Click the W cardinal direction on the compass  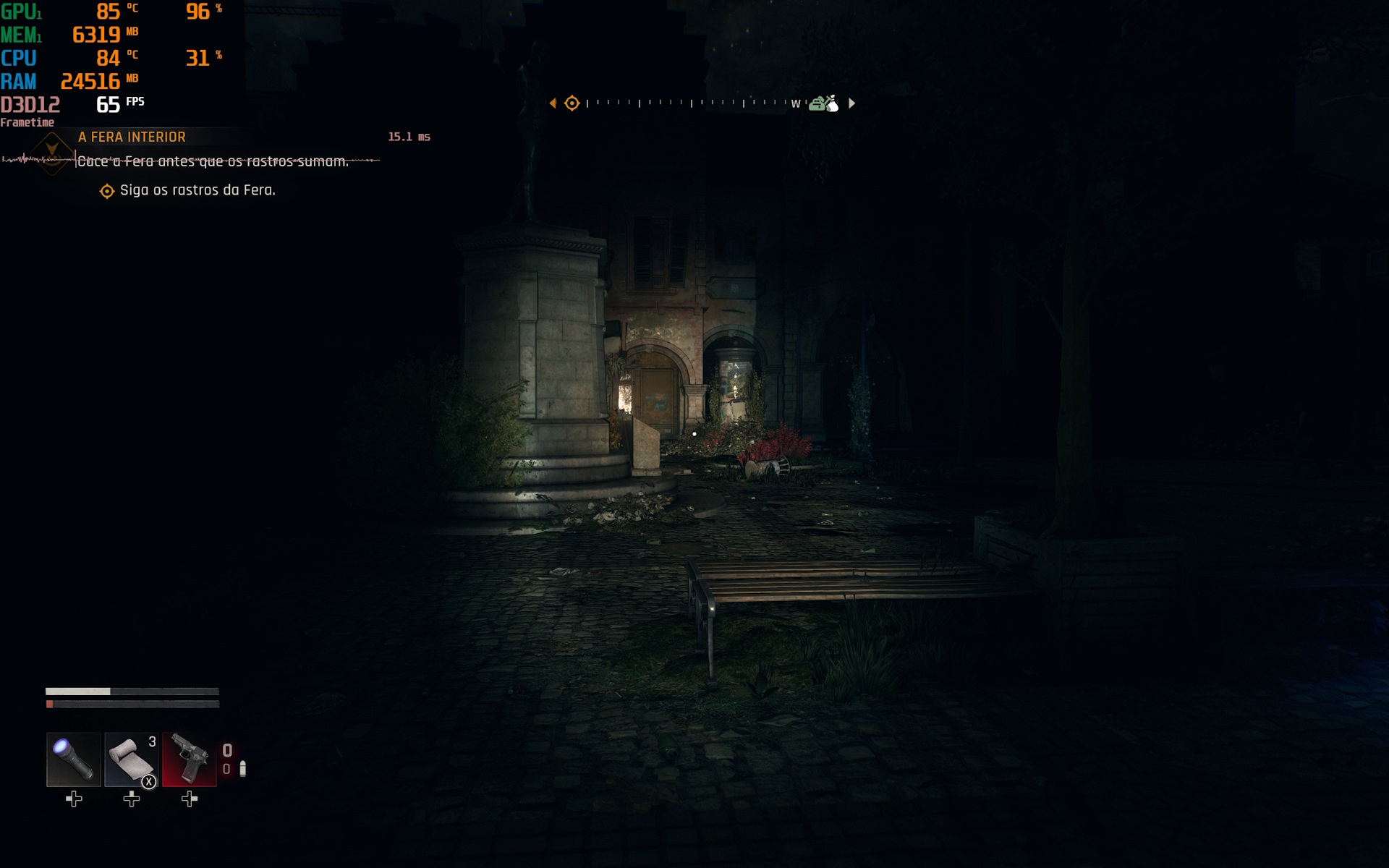(796, 104)
